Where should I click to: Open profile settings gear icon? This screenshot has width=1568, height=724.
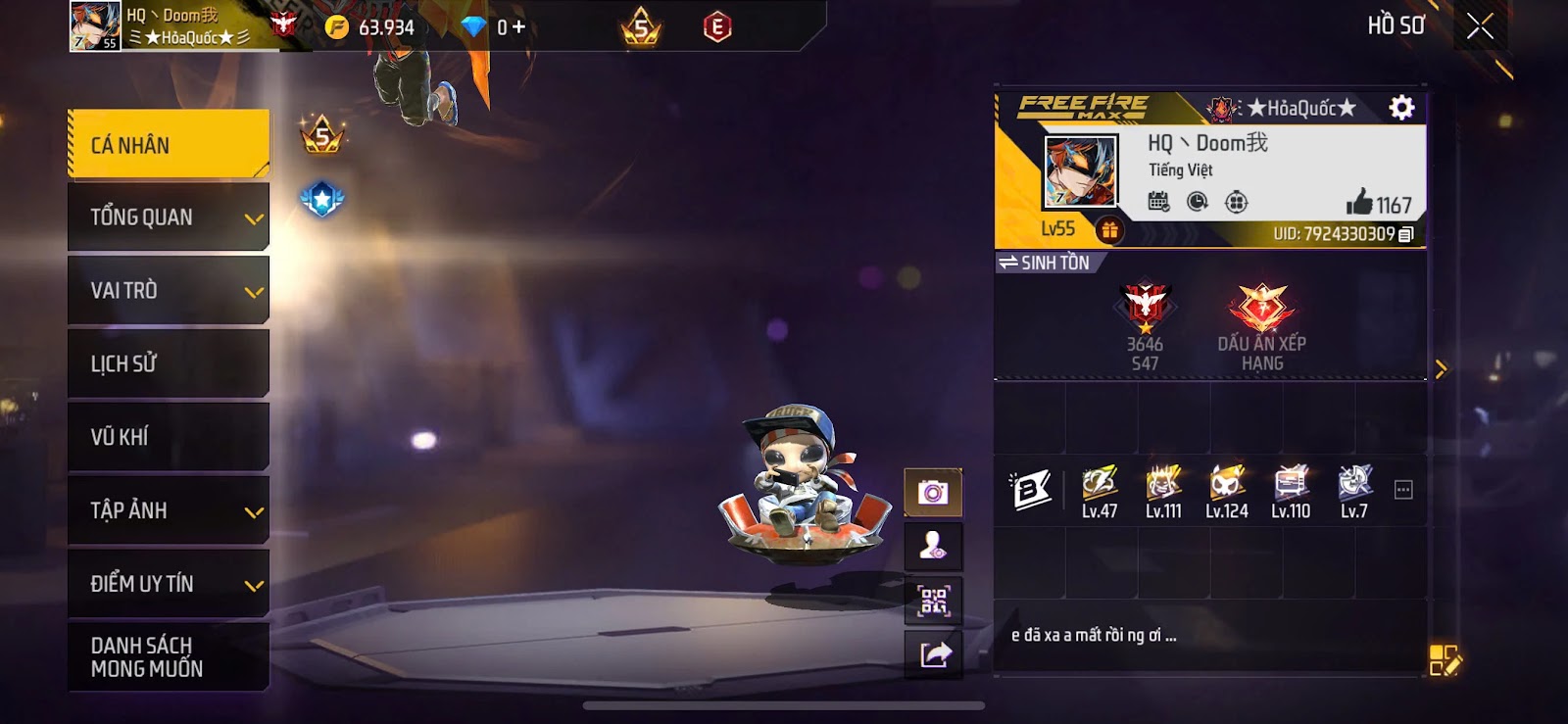(1402, 107)
